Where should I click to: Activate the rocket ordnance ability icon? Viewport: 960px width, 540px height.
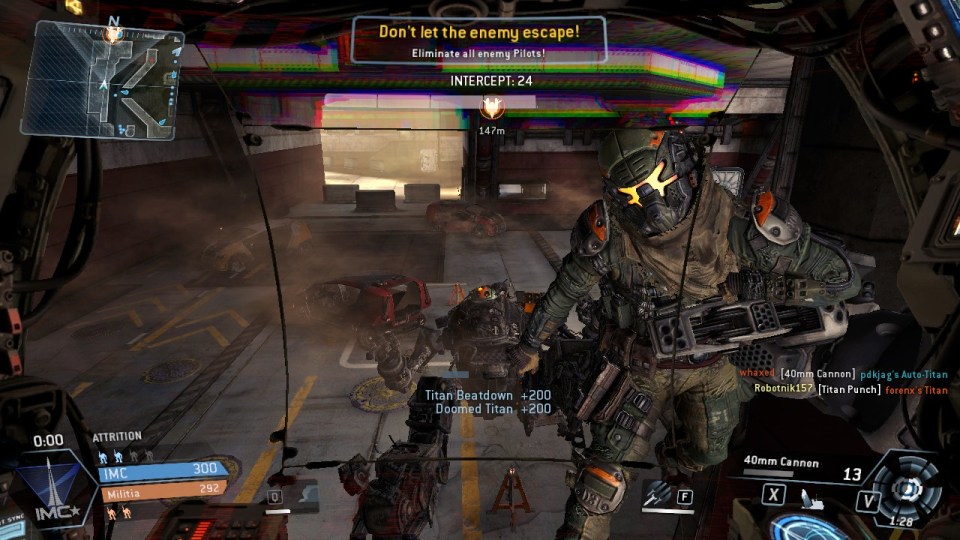659,493
